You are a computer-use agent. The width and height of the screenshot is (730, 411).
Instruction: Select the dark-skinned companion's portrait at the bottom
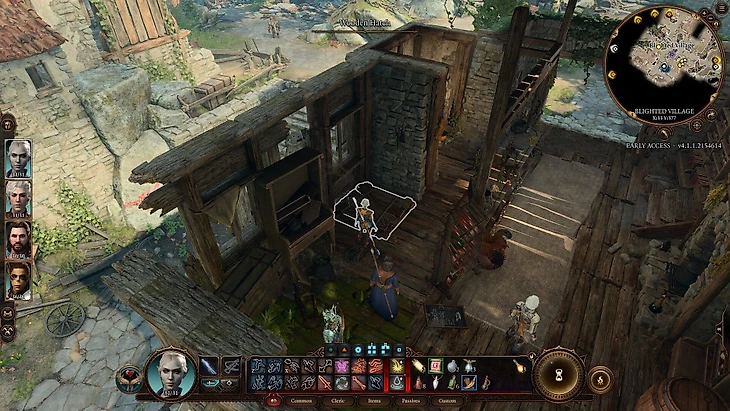pyautogui.click(x=18, y=281)
